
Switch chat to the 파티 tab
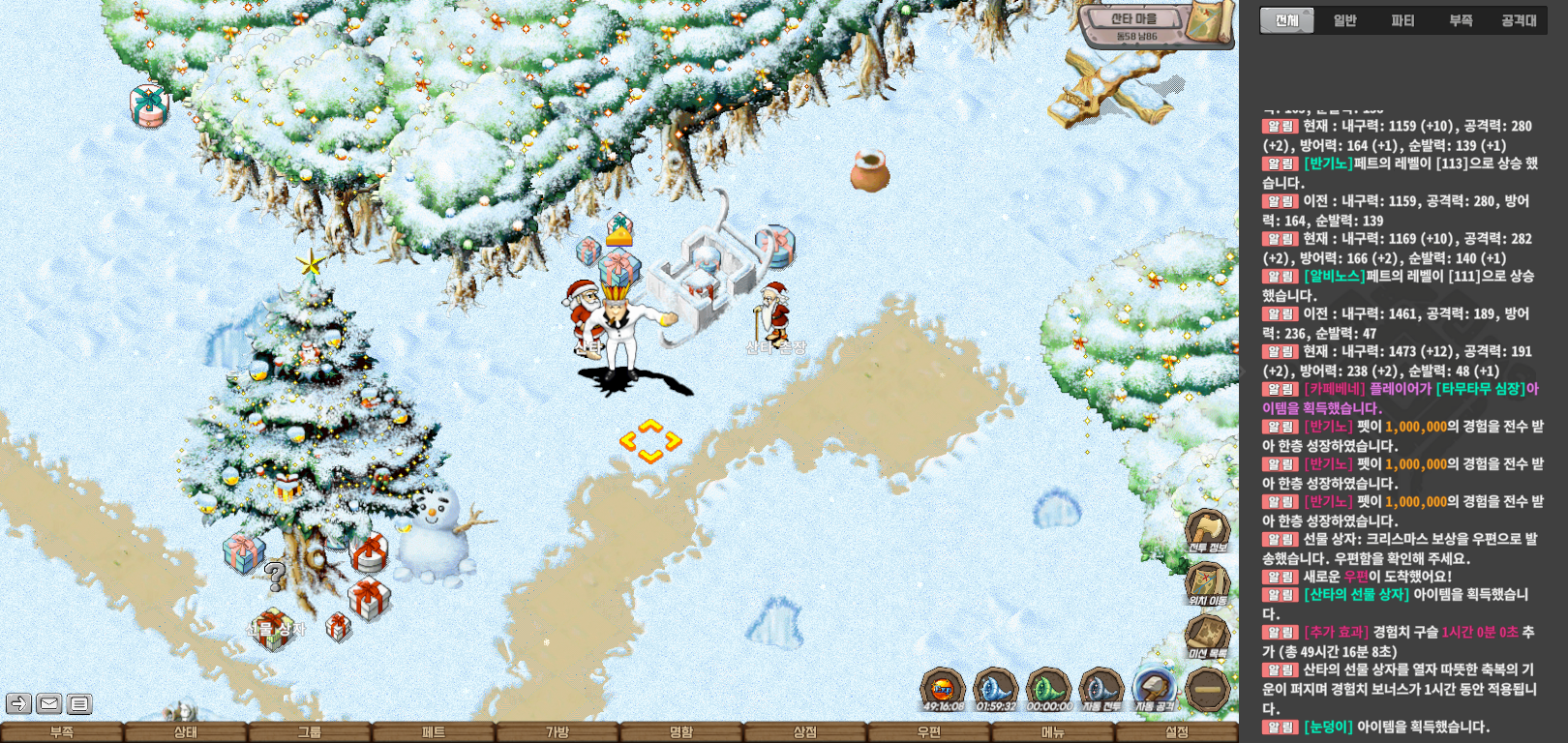(1402, 20)
